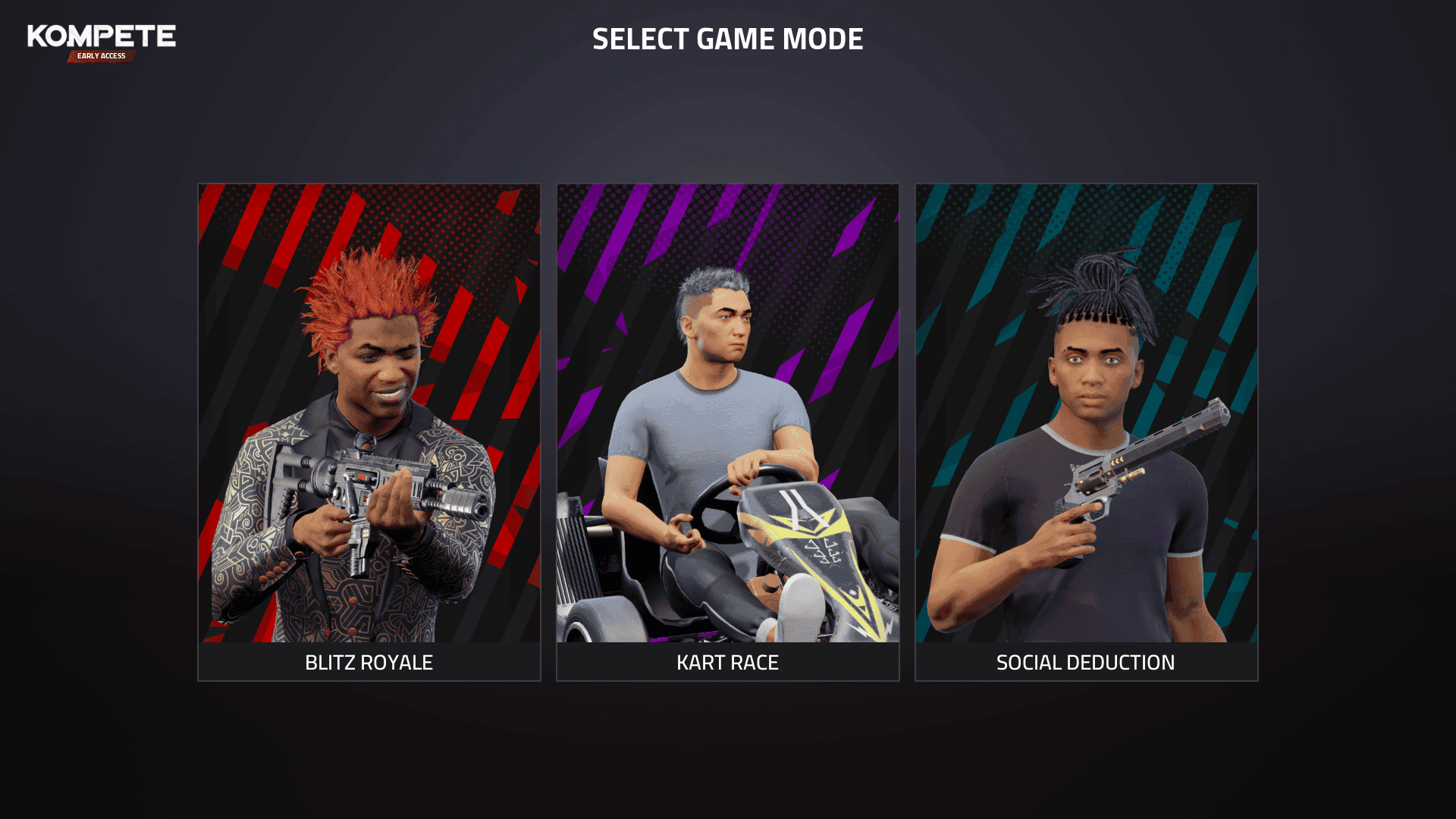Screen dimensions: 1456x819
Task: Click the KART RACE label
Action: pyautogui.click(x=726, y=662)
